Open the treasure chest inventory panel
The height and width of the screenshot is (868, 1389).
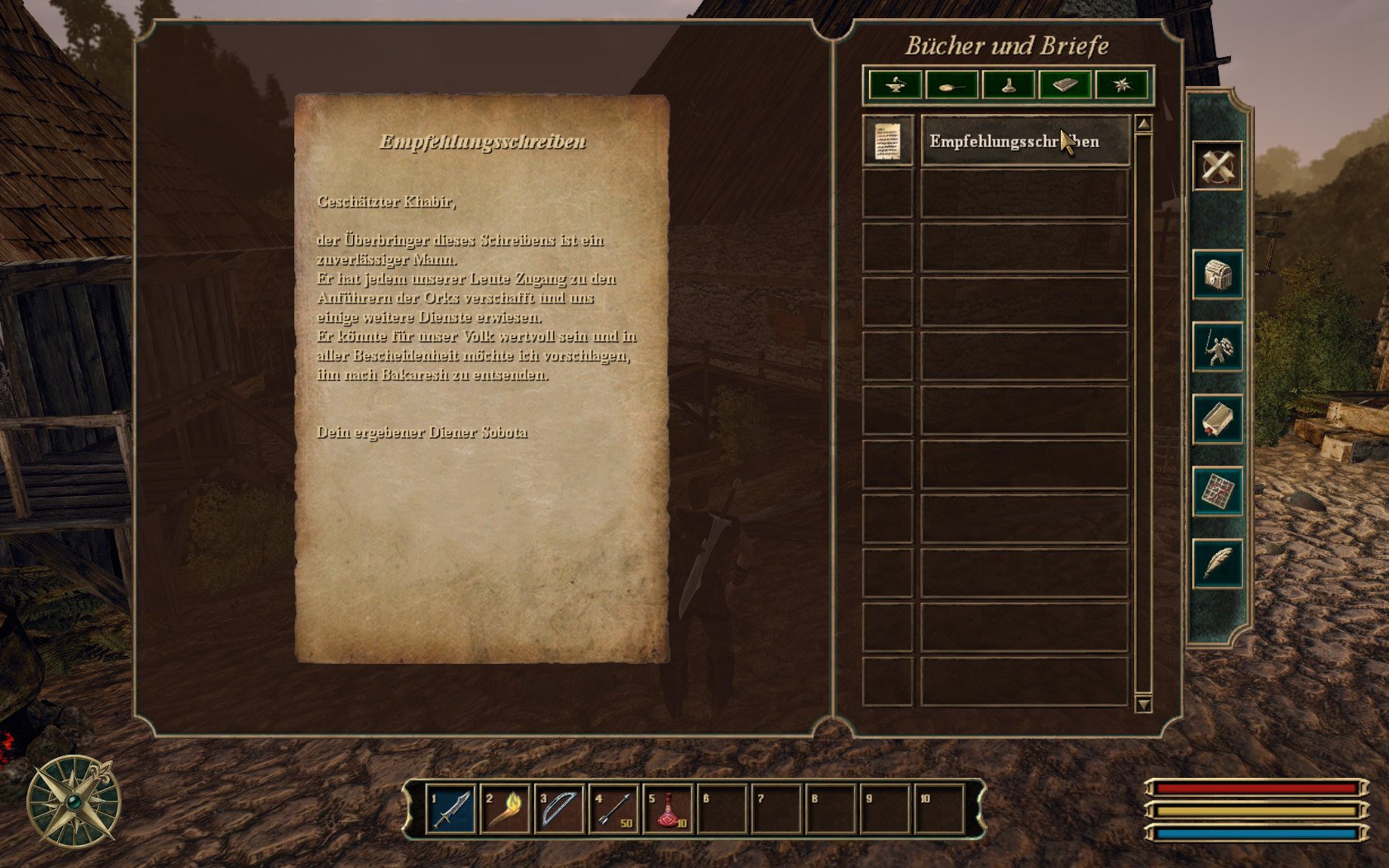coord(1218,275)
